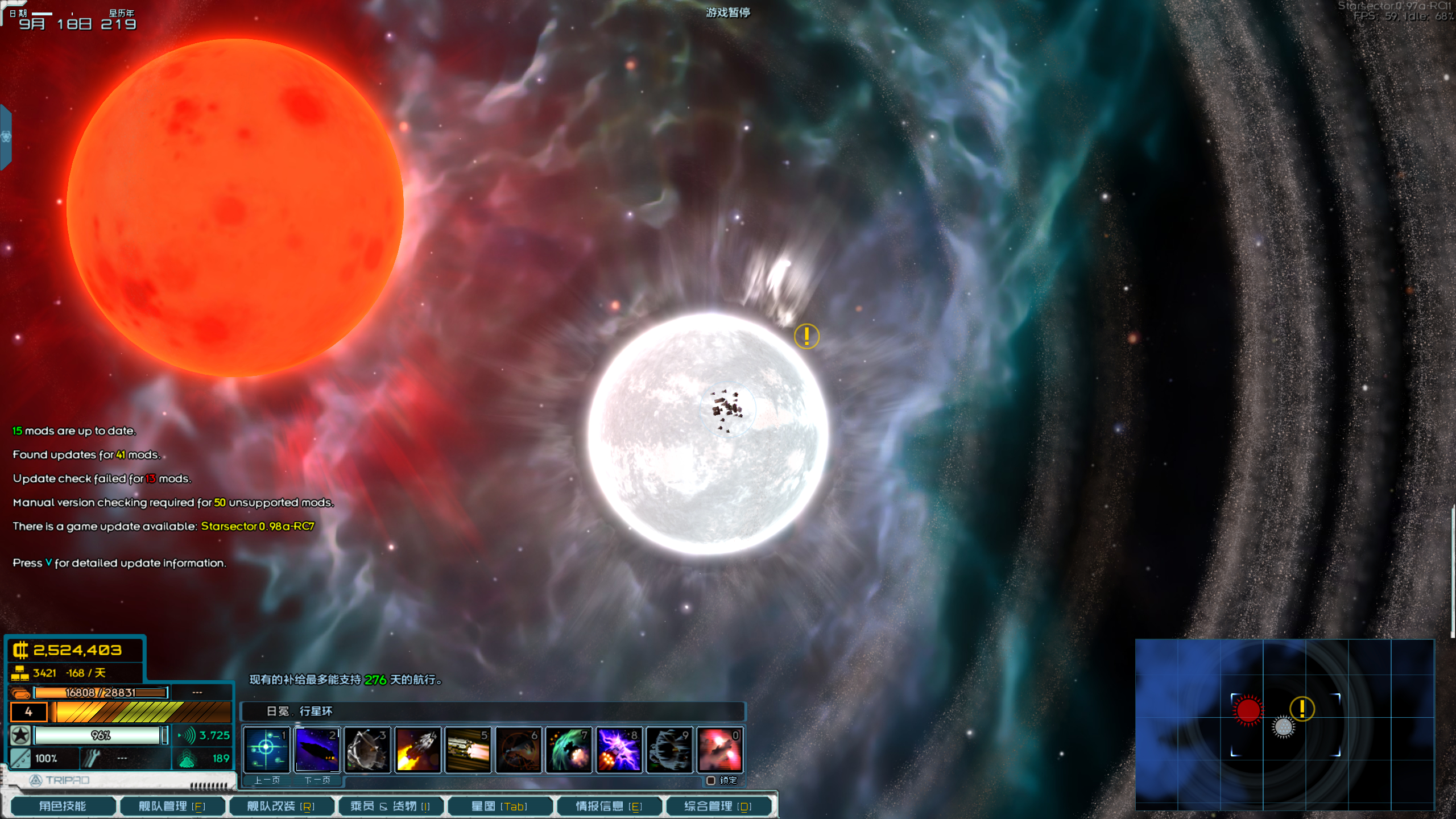The height and width of the screenshot is (819, 1456).
Task: Open the 角色技能 character skills screen
Action: [63, 806]
